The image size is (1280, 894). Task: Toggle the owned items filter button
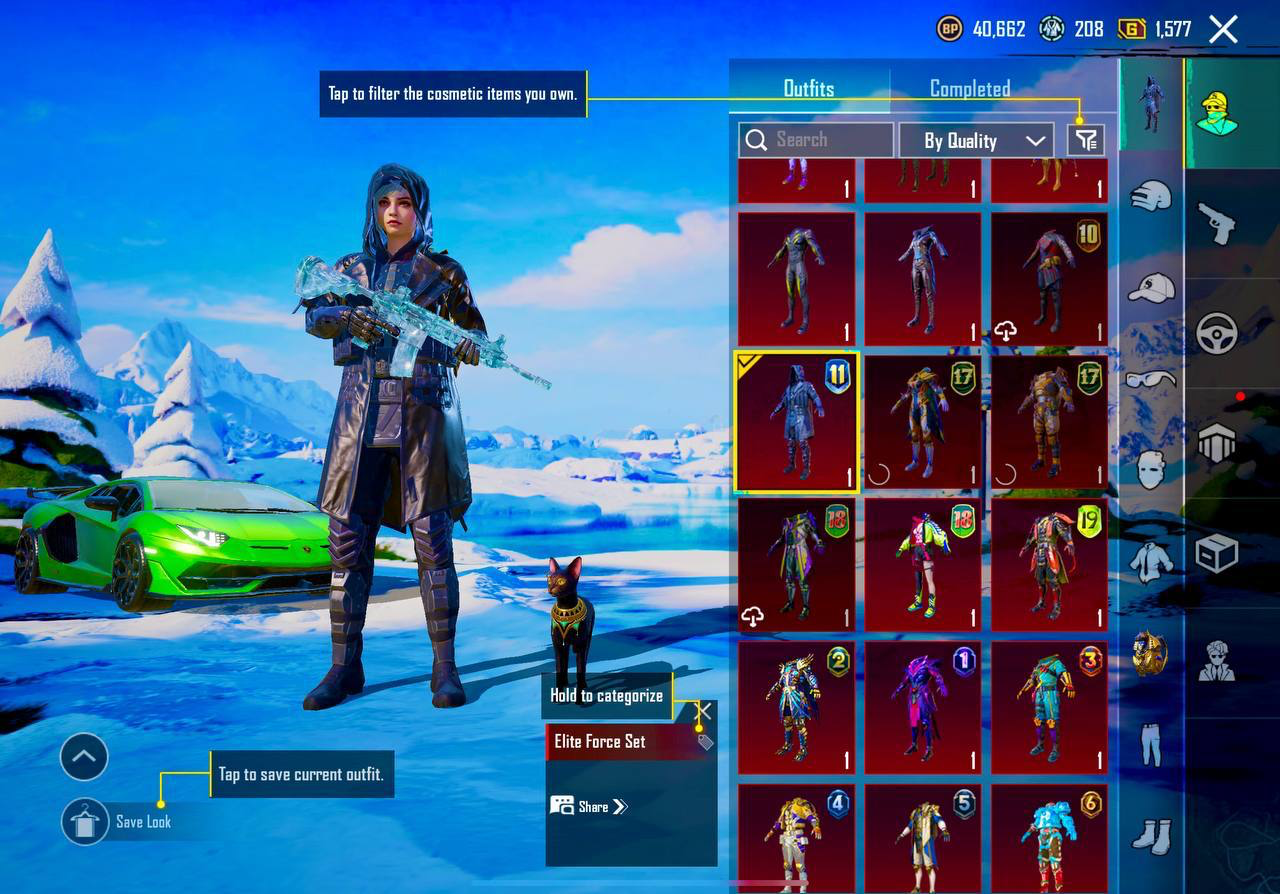point(1086,140)
